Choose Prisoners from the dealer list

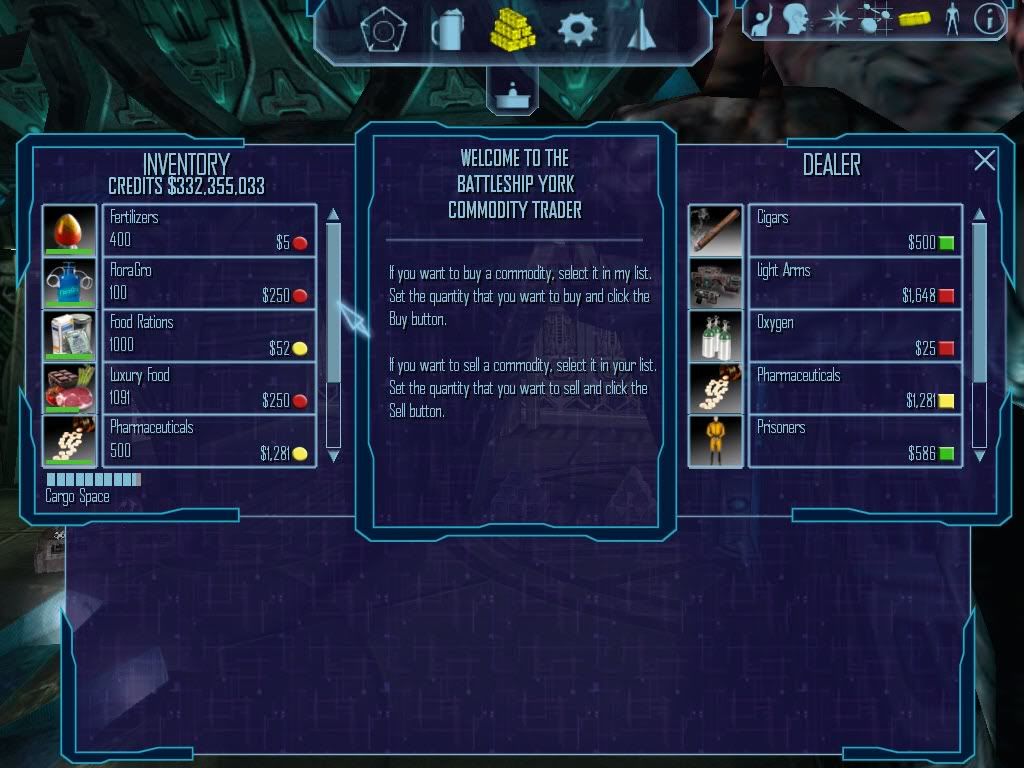(x=854, y=440)
